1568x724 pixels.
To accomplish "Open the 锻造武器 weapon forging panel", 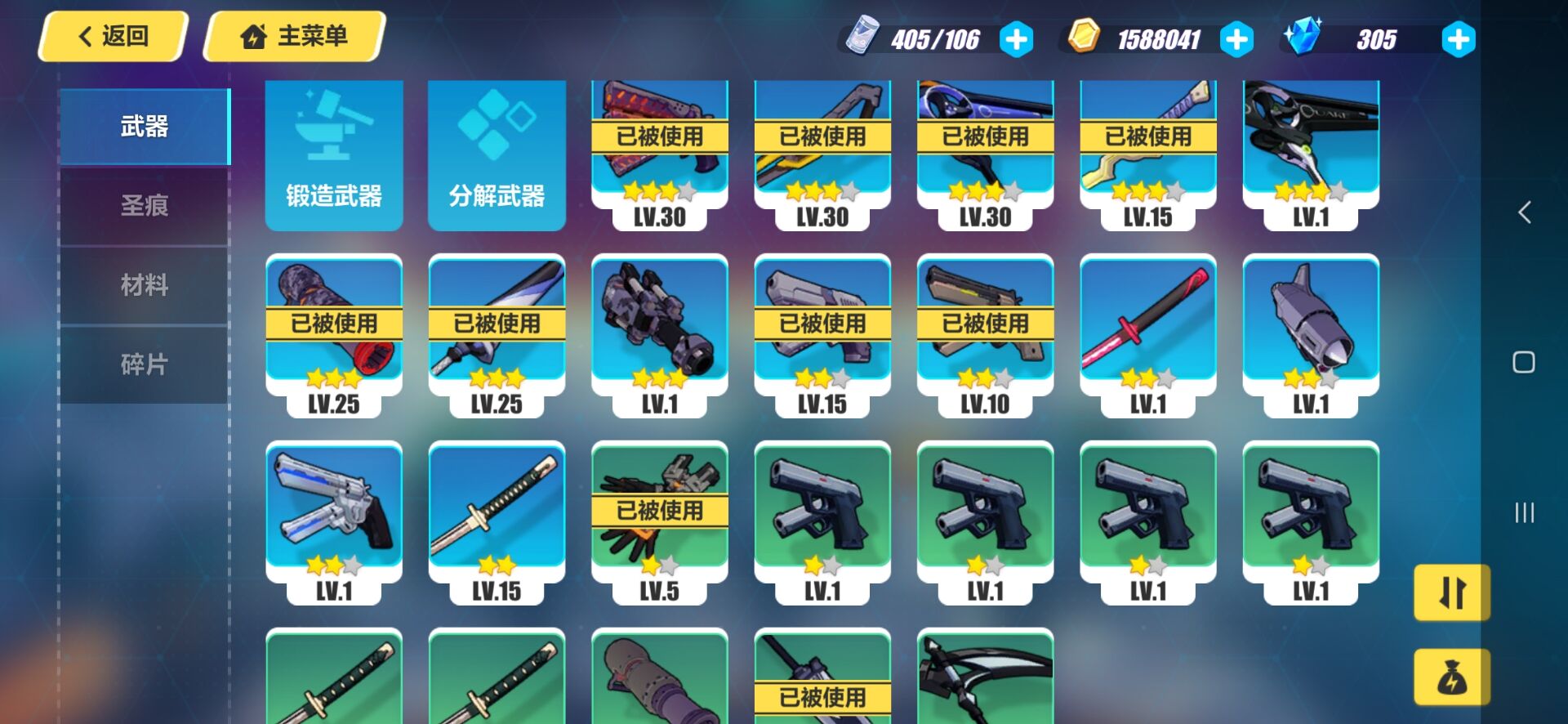I will pos(333,155).
